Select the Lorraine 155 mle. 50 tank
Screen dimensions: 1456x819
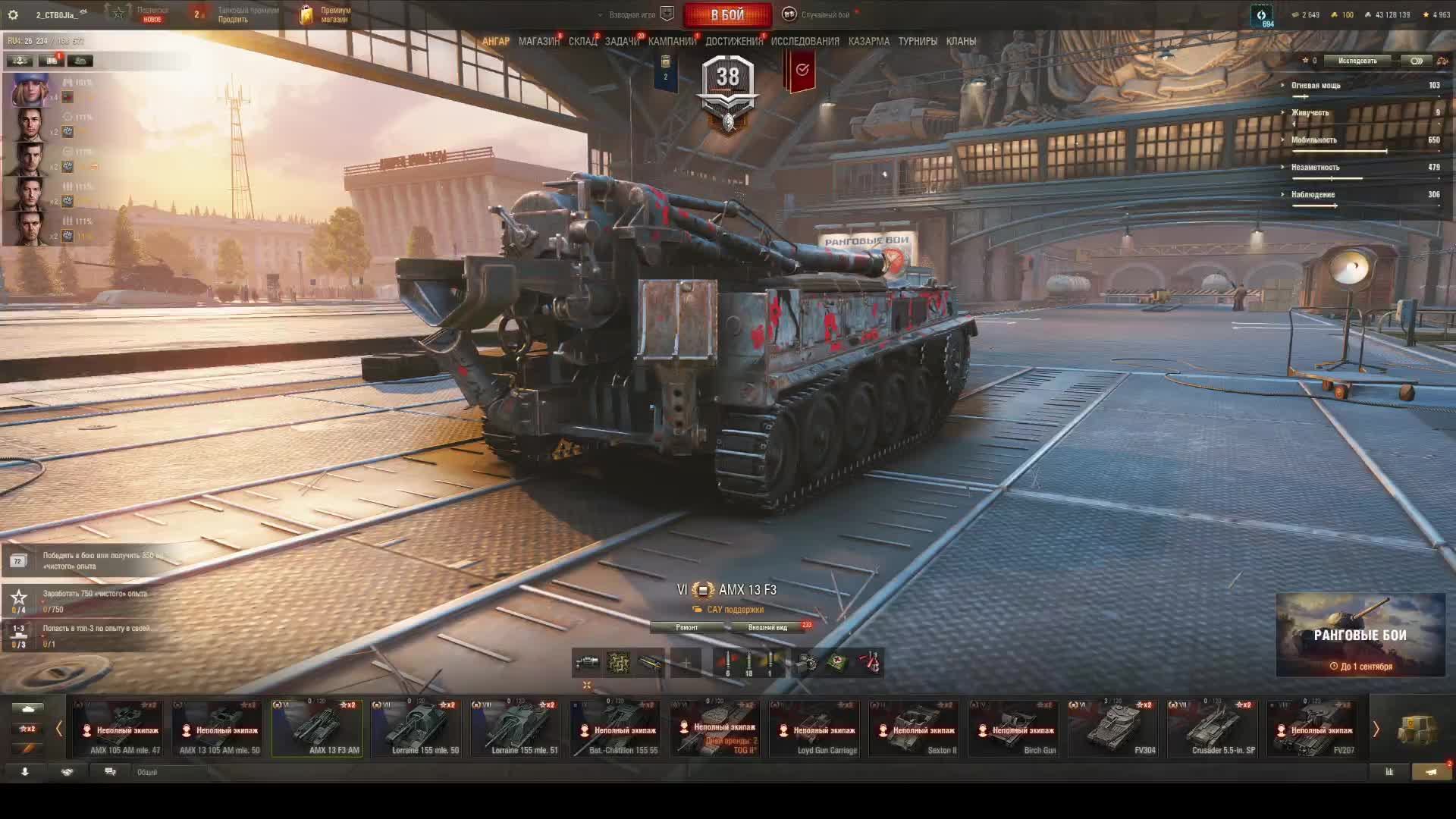coord(416,729)
